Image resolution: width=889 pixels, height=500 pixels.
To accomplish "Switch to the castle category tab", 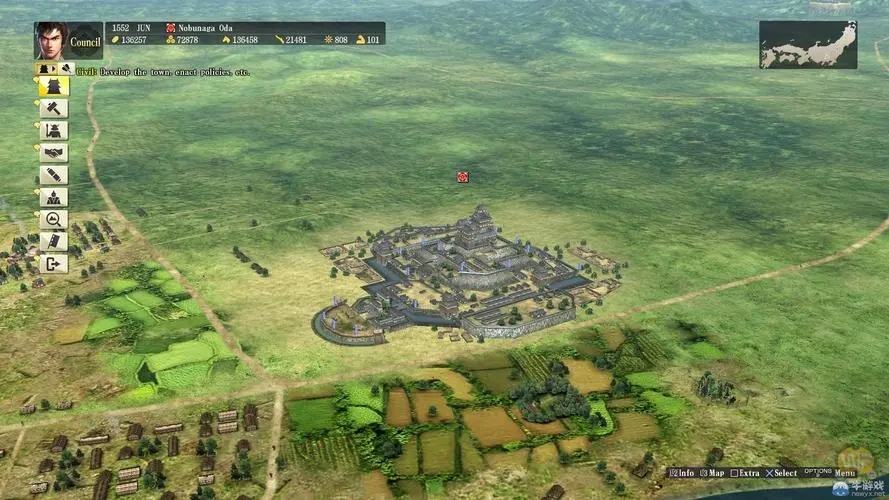I will 44,69.
